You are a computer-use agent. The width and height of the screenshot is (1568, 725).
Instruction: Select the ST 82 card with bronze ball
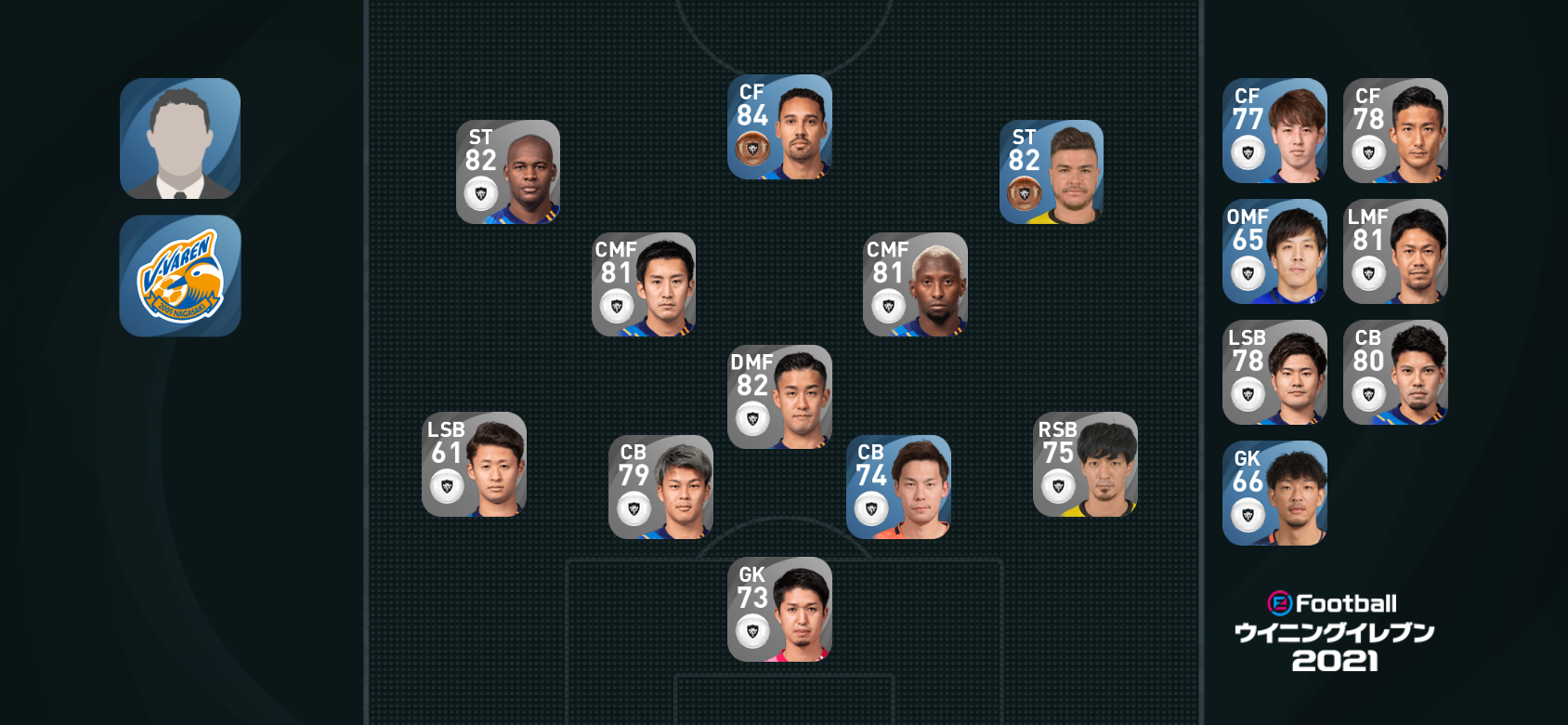coord(1052,172)
